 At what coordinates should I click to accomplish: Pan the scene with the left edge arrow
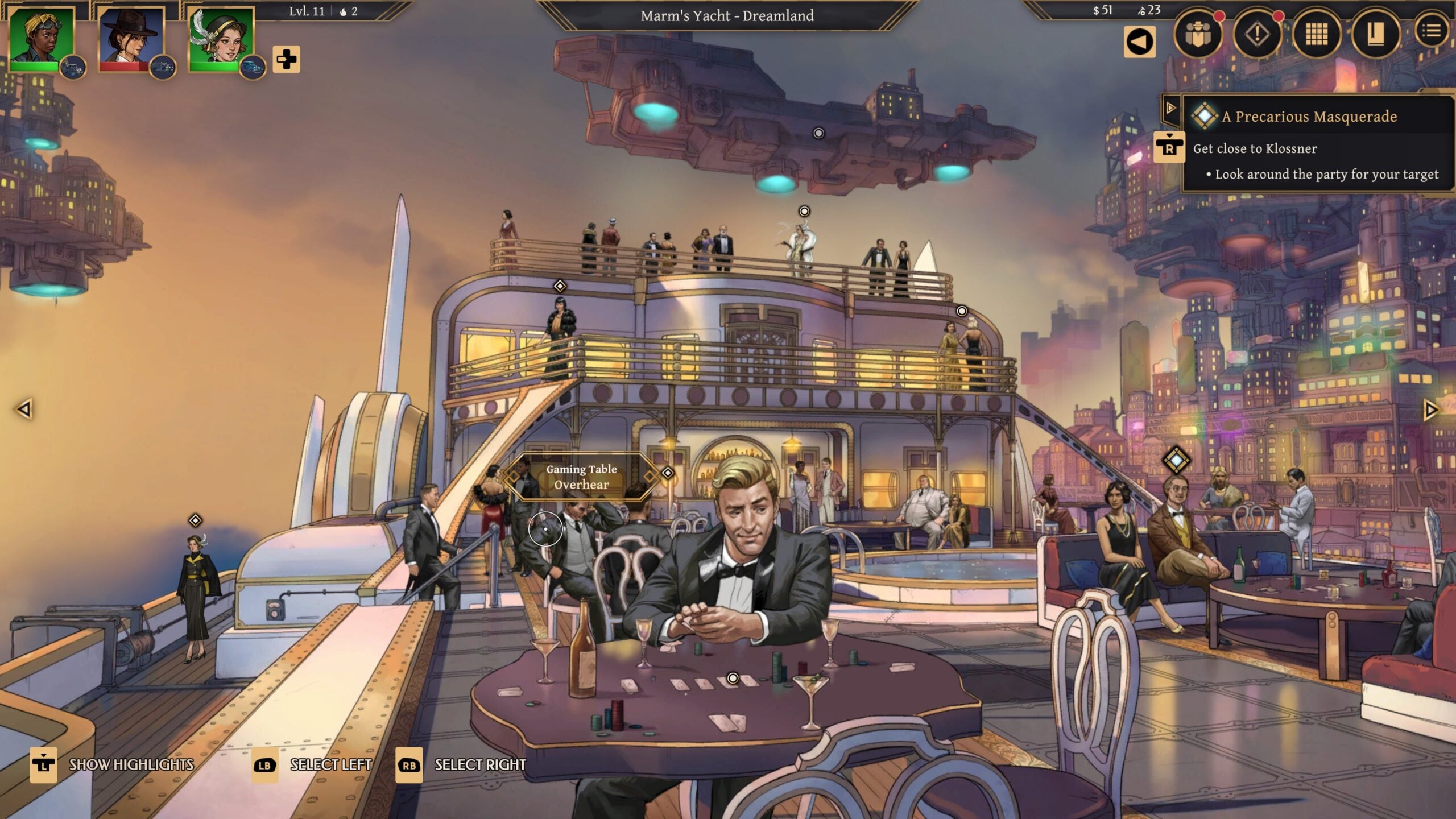(x=24, y=409)
